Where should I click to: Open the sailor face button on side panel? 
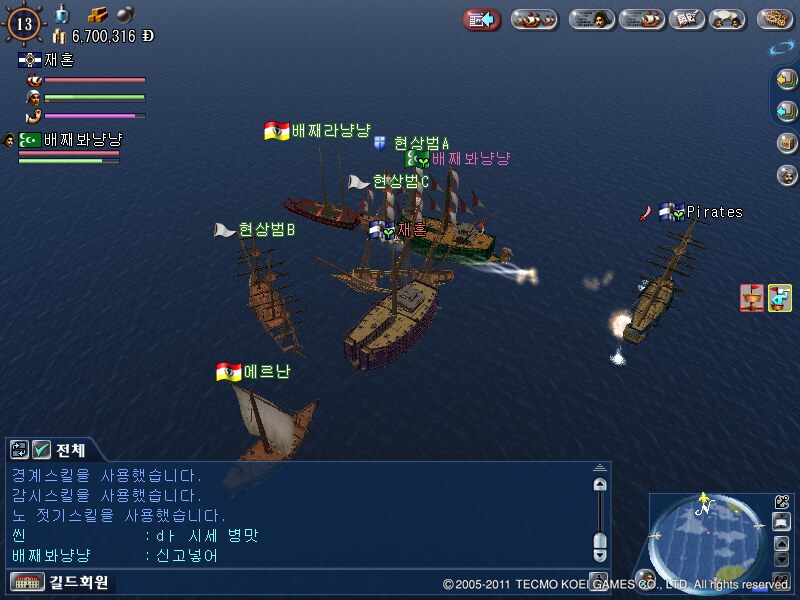[787, 174]
